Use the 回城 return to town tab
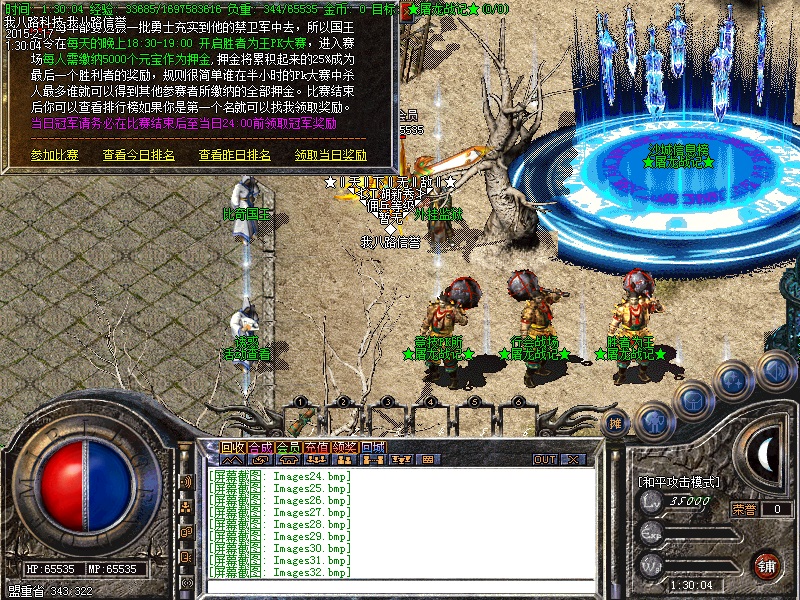 (x=373, y=447)
